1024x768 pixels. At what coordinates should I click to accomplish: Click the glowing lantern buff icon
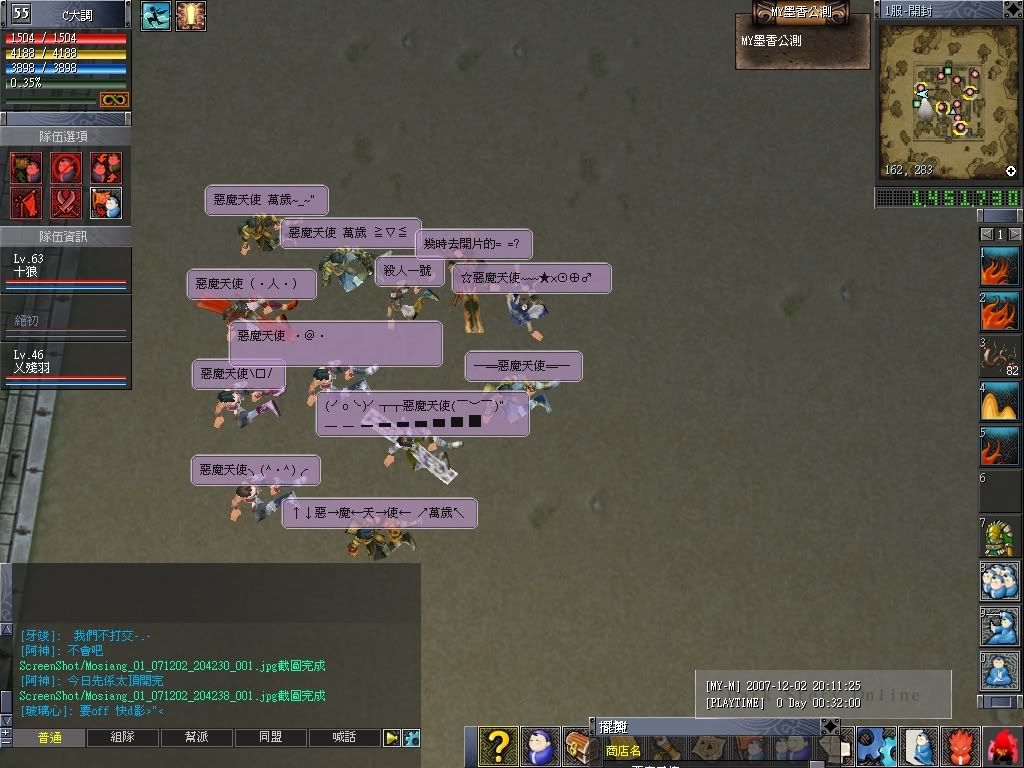(191, 16)
